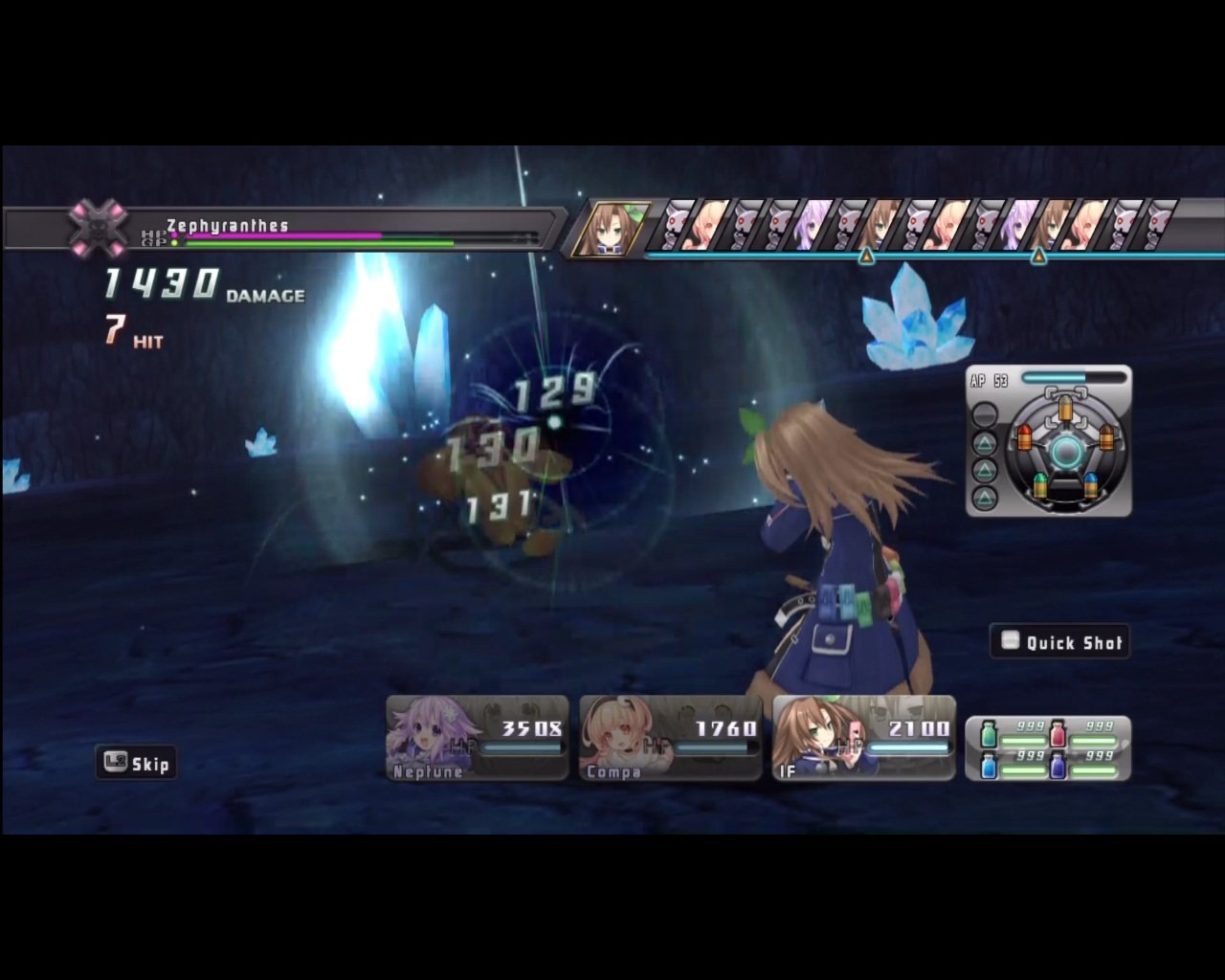Screen dimensions: 1225x980
Task: Toggle the topmost circular button beside the wheel
Action: (x=986, y=413)
